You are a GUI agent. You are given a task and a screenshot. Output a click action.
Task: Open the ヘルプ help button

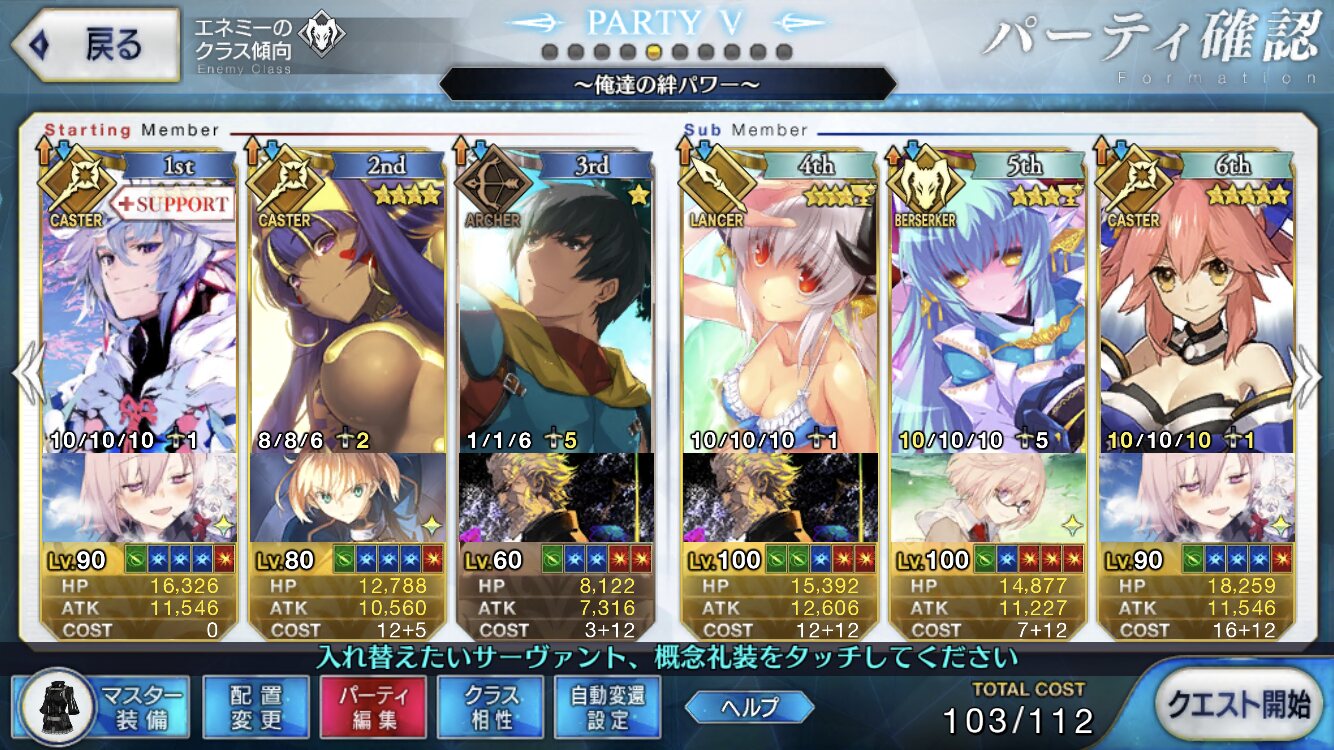coord(749,706)
